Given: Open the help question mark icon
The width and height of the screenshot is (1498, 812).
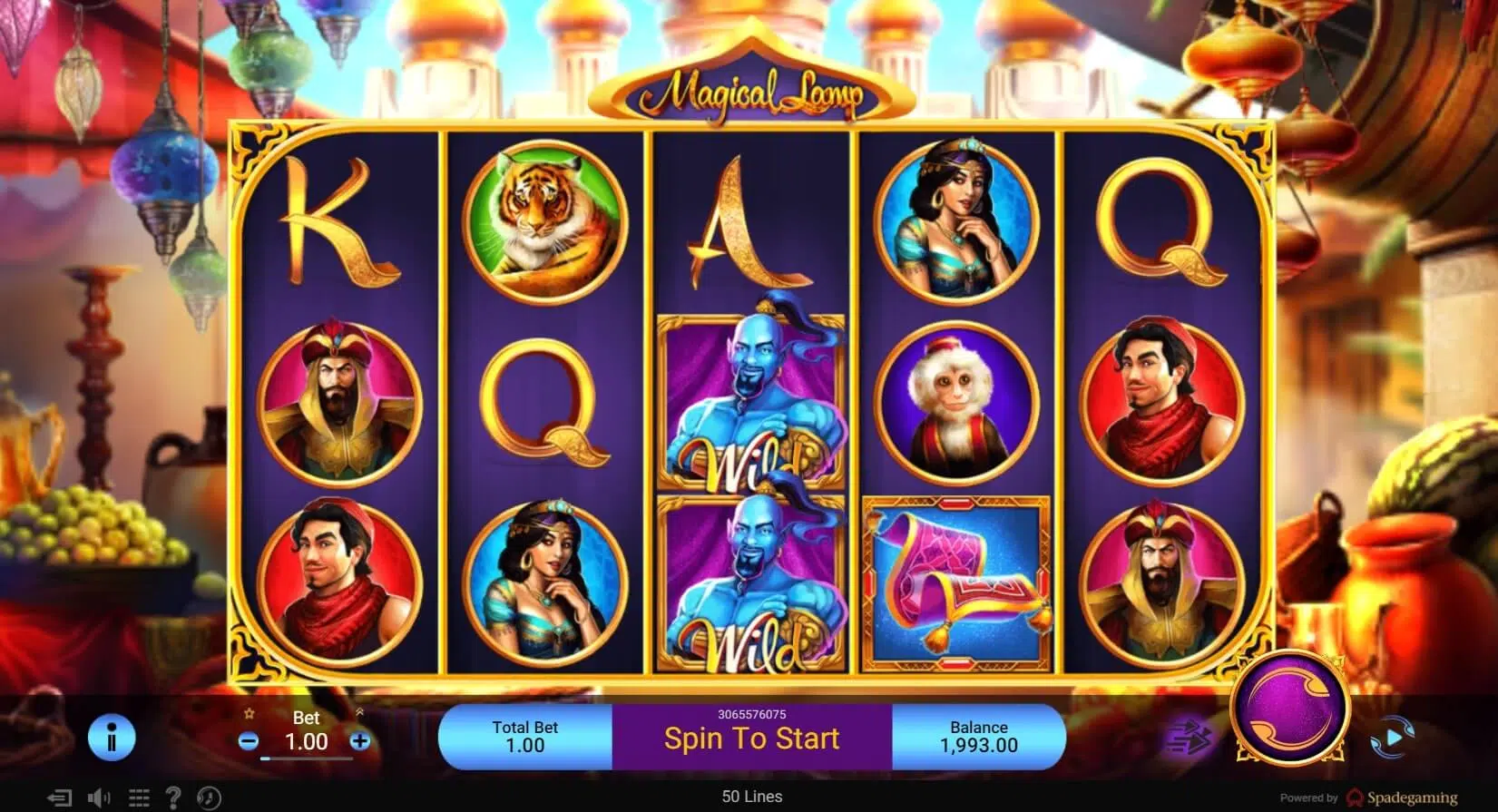Looking at the screenshot, I should pos(174,797).
